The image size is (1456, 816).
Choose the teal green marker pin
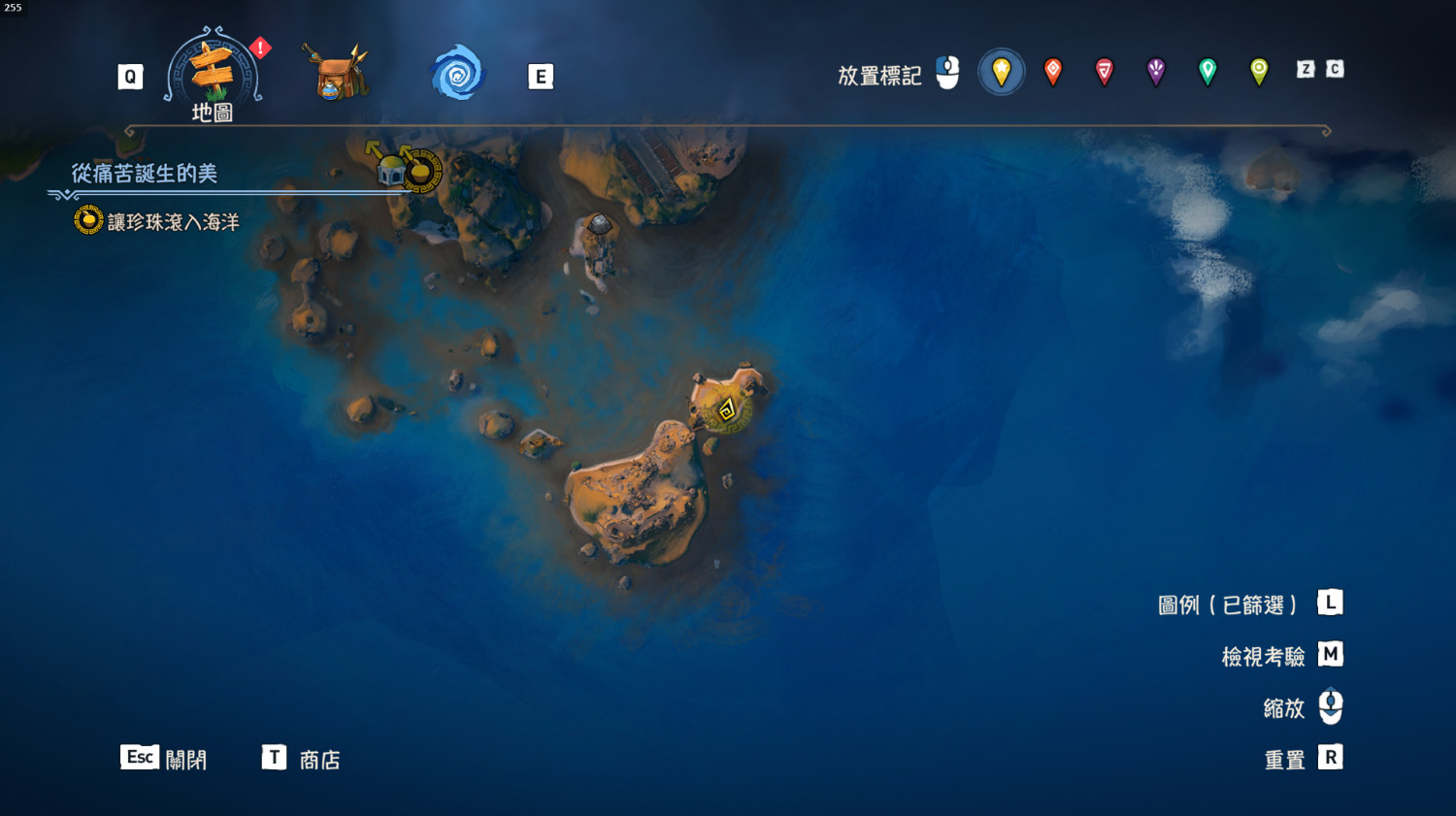point(1208,71)
